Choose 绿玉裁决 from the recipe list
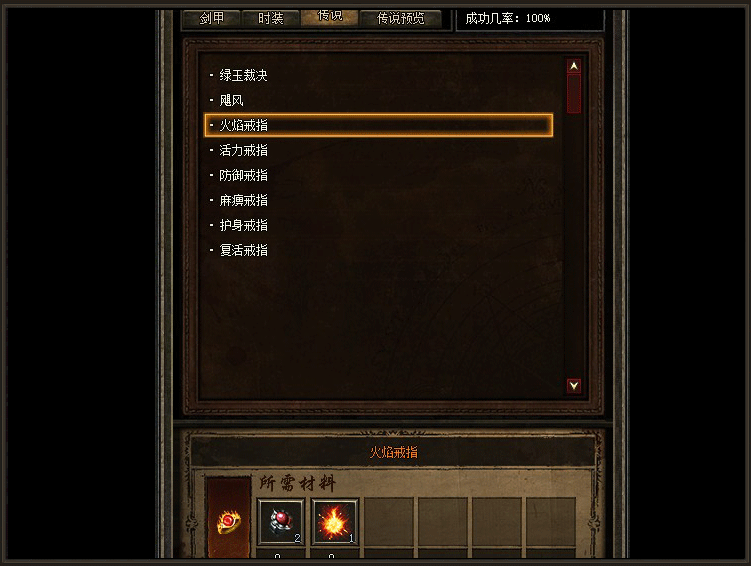 coord(243,75)
